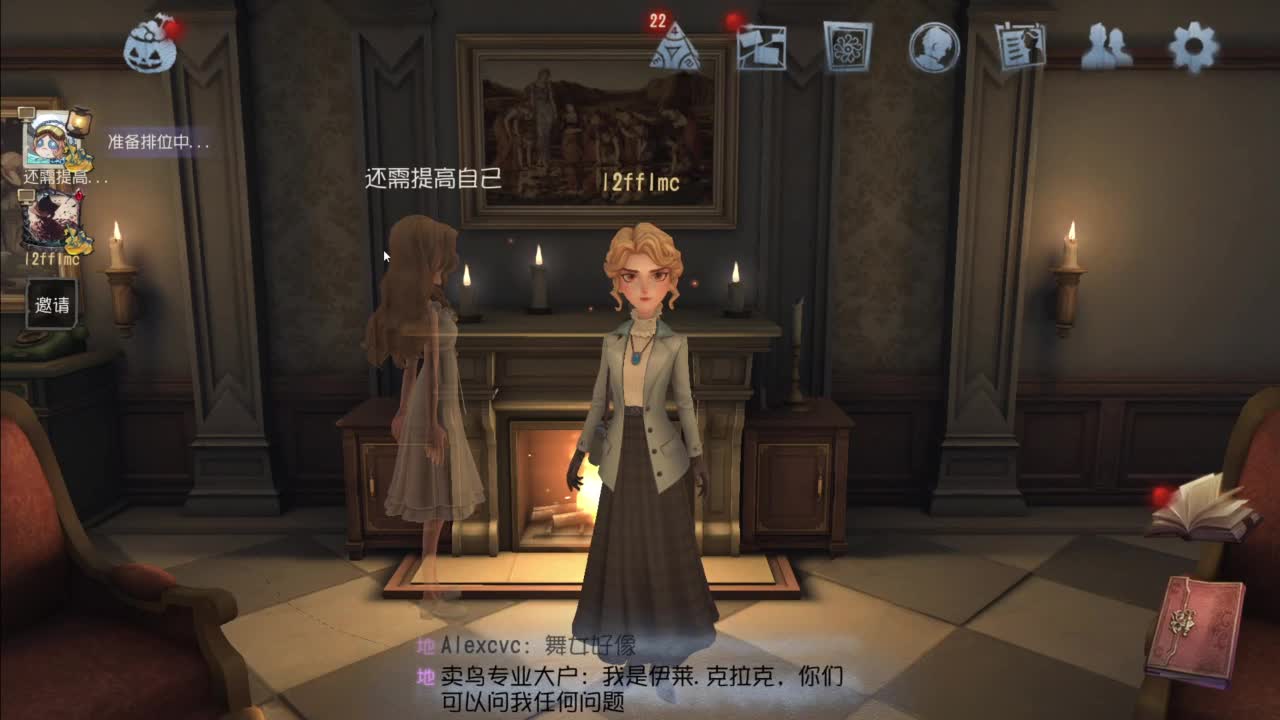Open the white book on the right shelf
1280x720 pixels.
(x=1204, y=510)
